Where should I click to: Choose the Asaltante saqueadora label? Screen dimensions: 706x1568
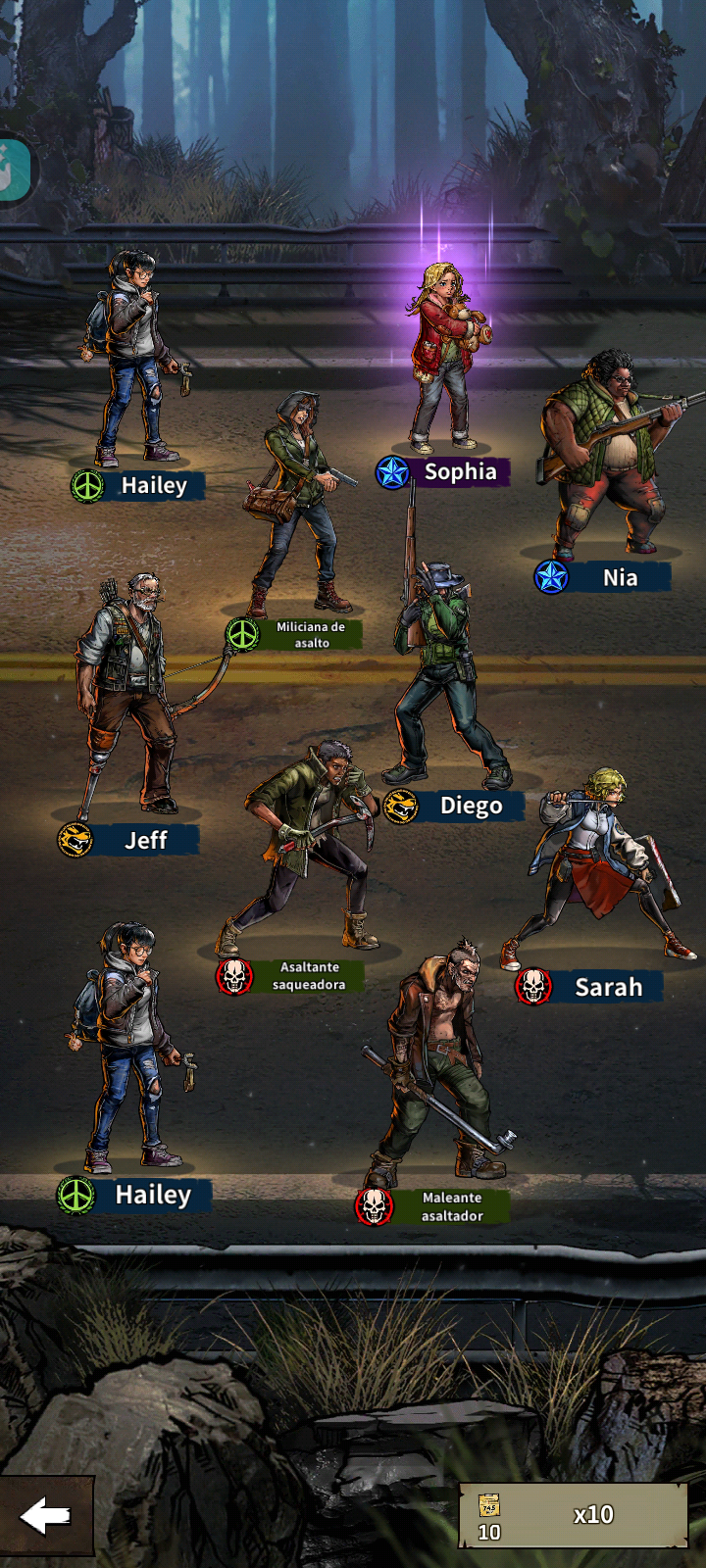(308, 976)
